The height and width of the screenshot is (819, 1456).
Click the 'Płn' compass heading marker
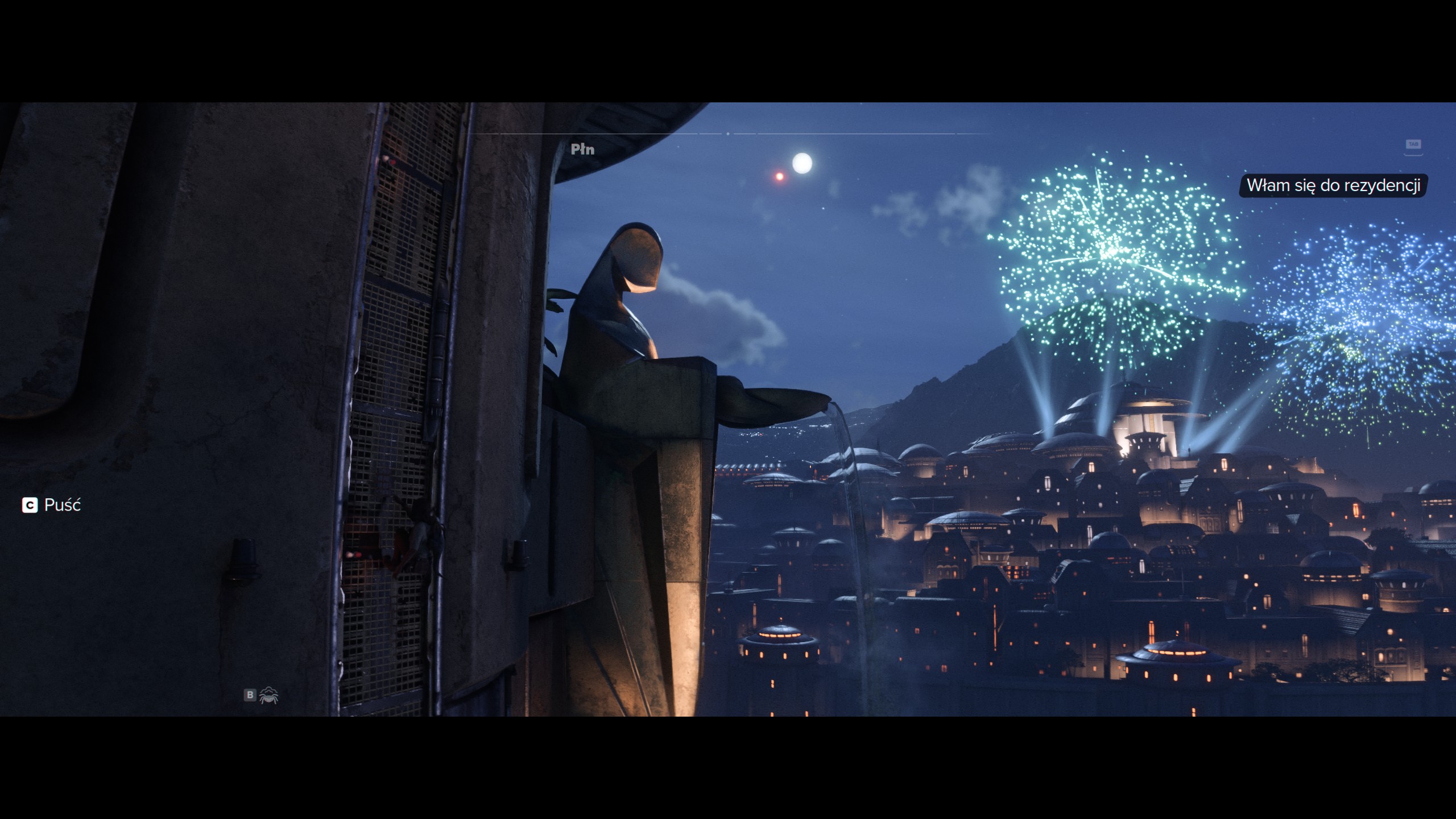[582, 150]
